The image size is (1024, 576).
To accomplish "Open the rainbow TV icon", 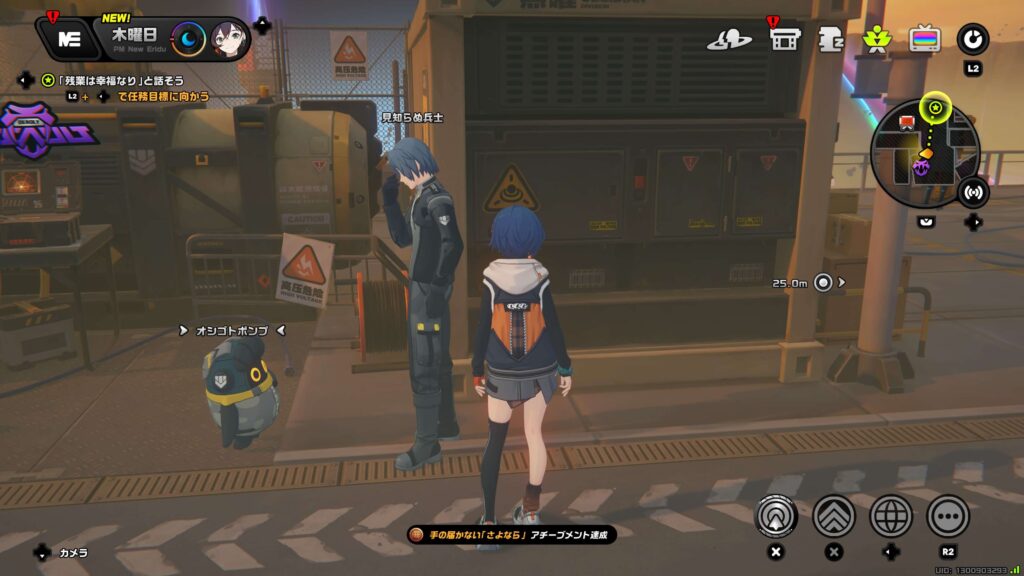I will click(x=924, y=39).
